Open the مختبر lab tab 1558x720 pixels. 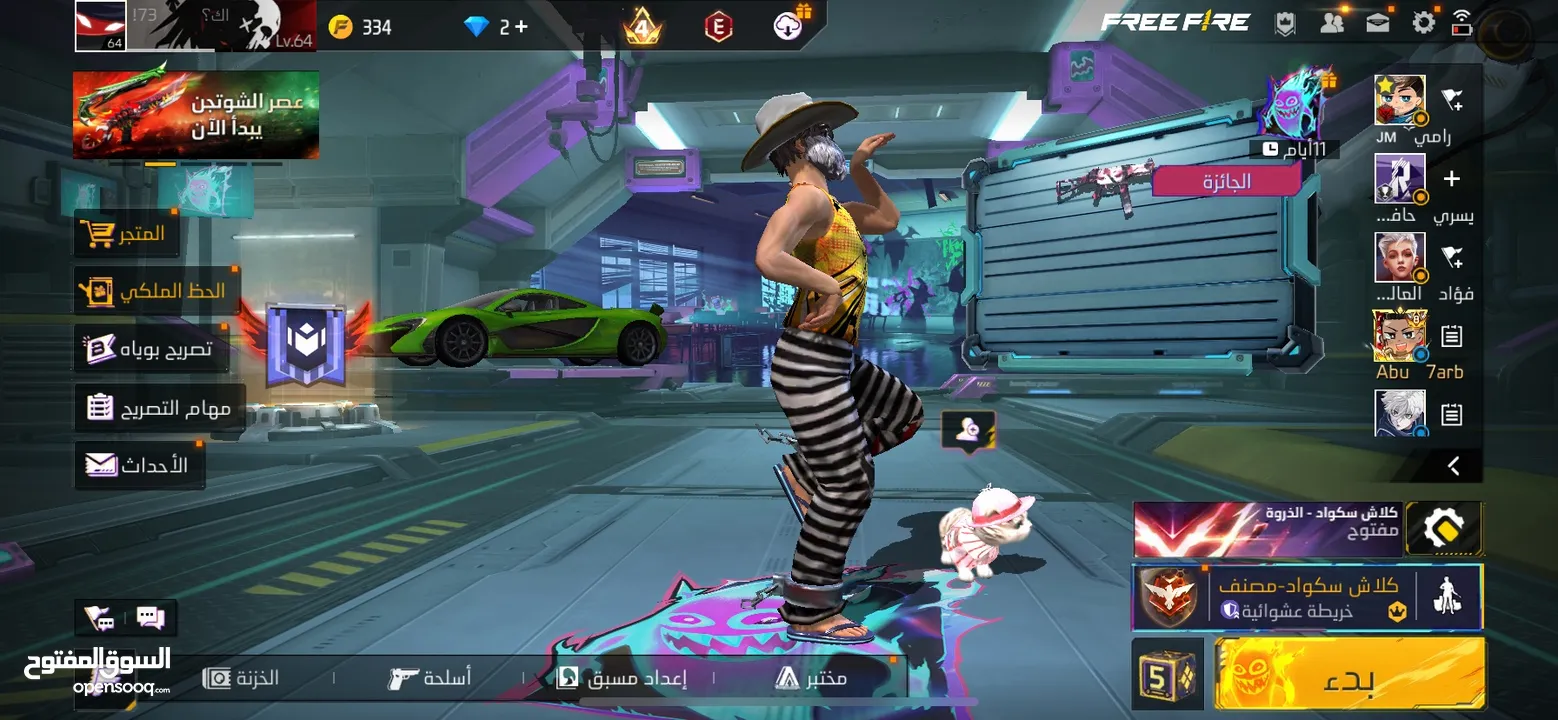[x=811, y=678]
